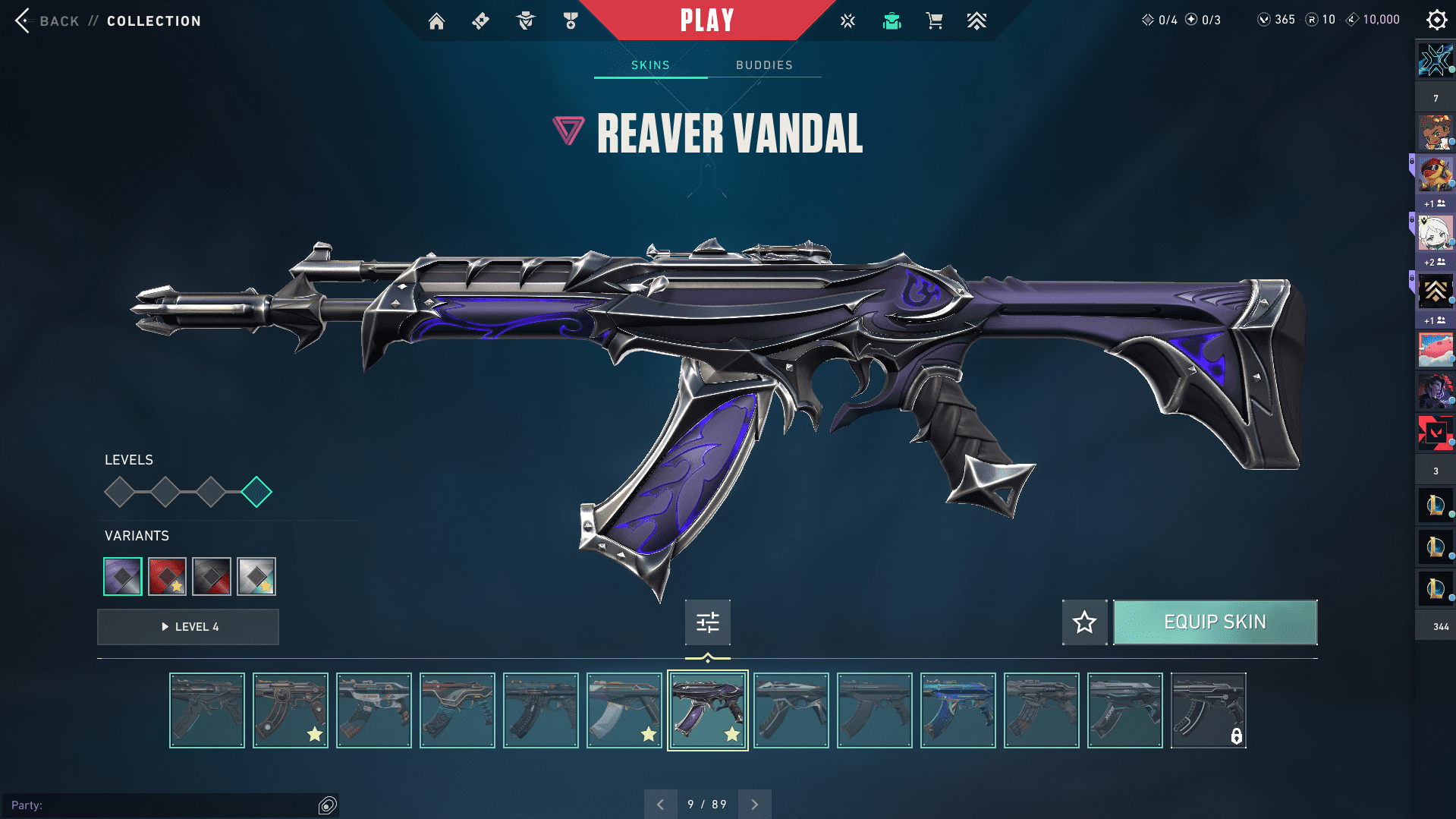Select the locked Vandal skin thumbnail

click(x=1208, y=710)
